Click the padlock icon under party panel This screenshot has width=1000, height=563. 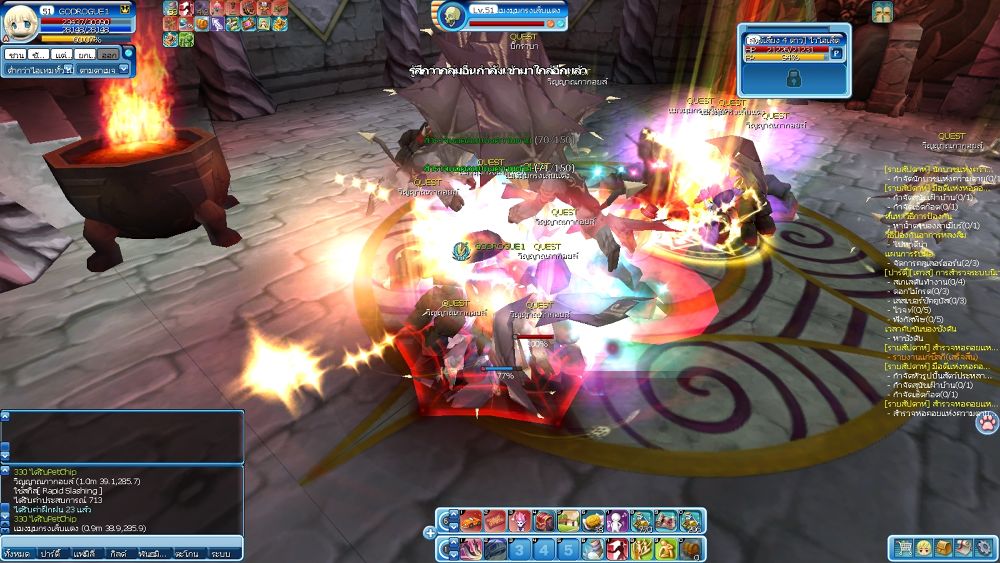coord(793,78)
